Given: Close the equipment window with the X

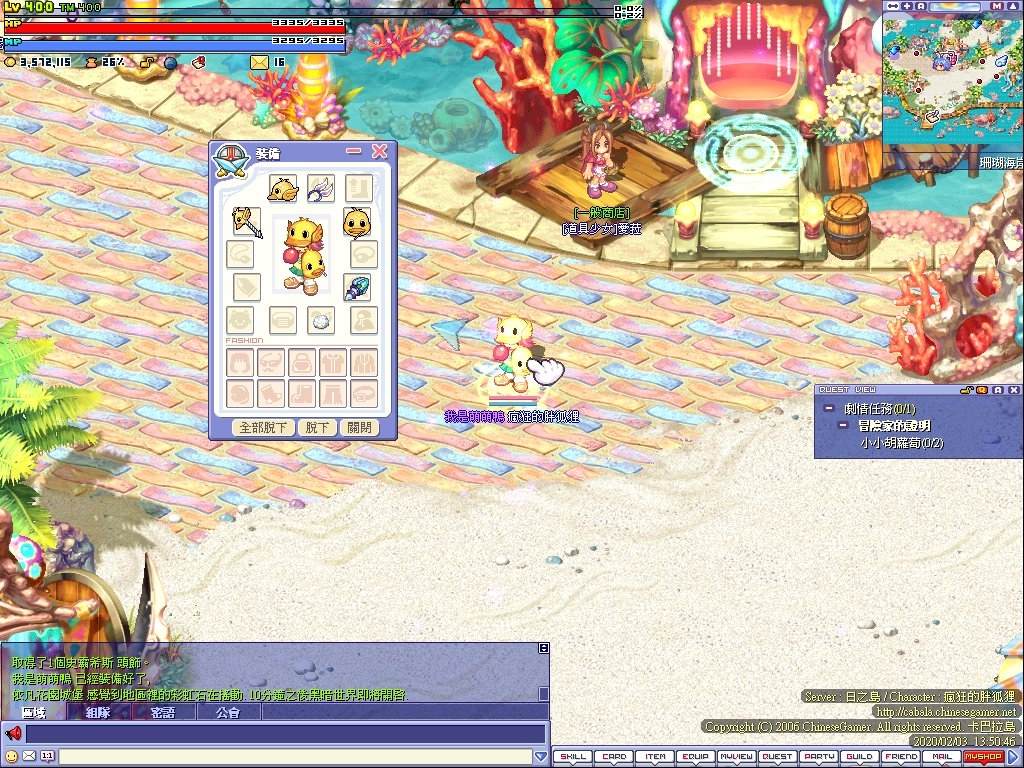Looking at the screenshot, I should click(x=379, y=151).
